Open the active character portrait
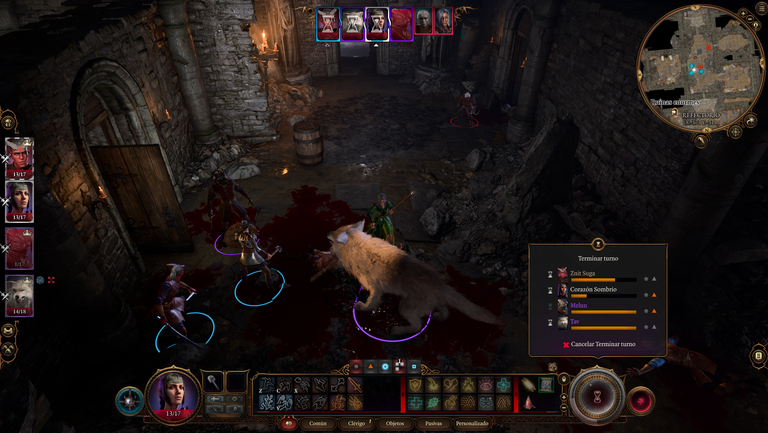Viewport: 768px width, 433px height. 174,394
